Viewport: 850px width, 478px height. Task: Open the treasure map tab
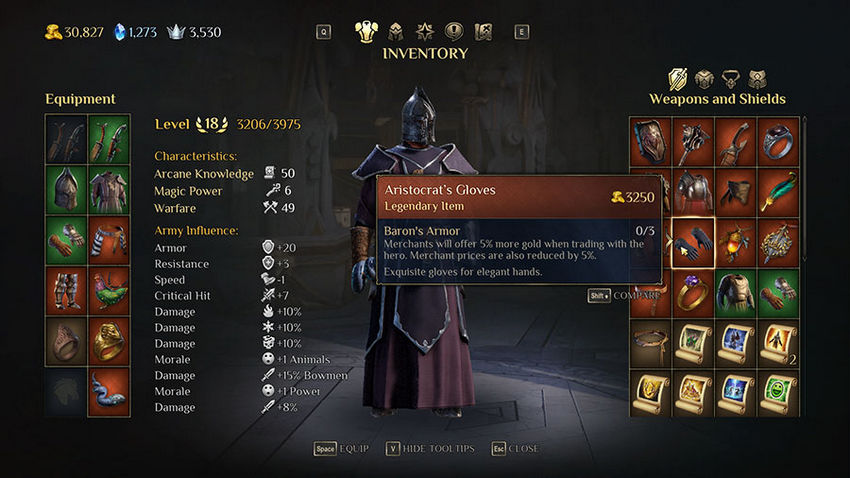[x=483, y=31]
